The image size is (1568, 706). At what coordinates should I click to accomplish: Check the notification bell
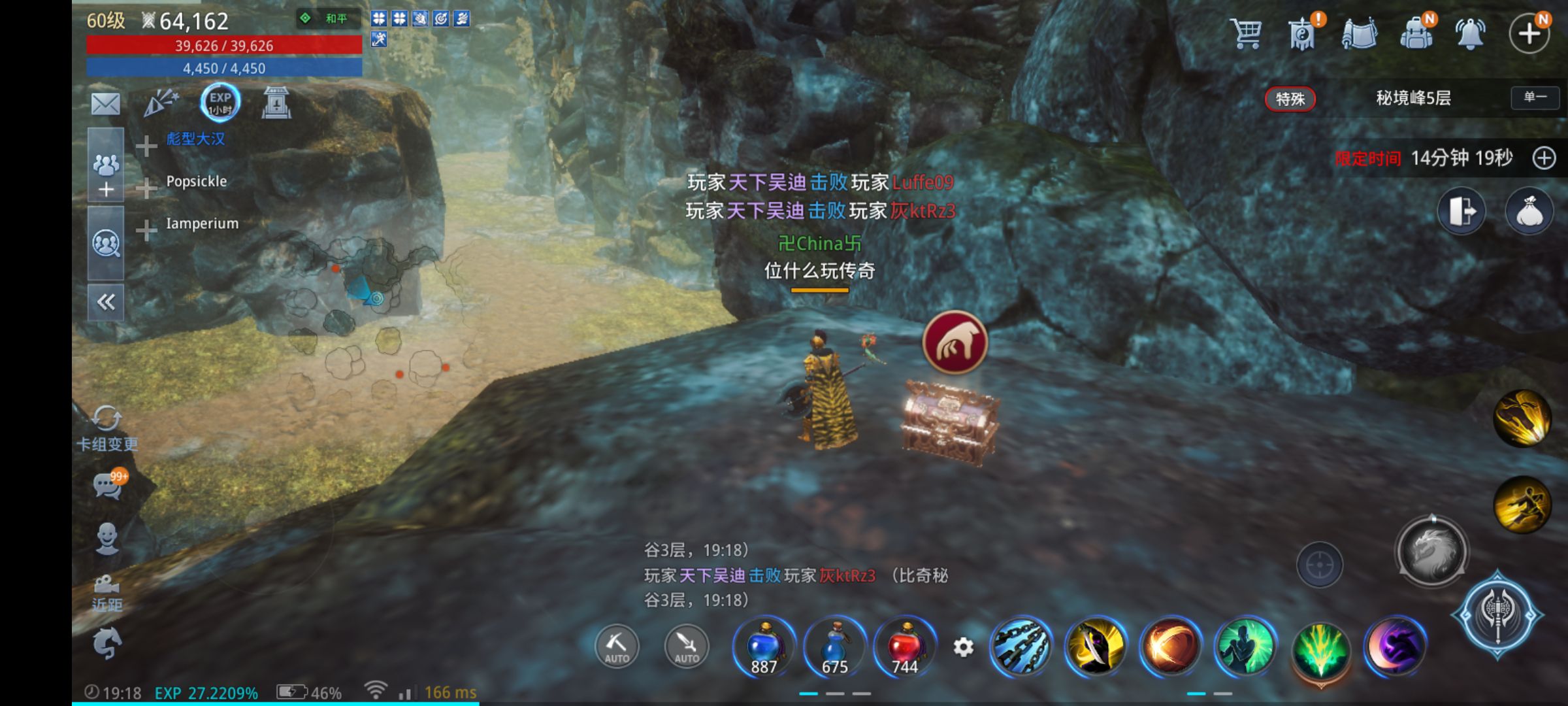click(1470, 33)
